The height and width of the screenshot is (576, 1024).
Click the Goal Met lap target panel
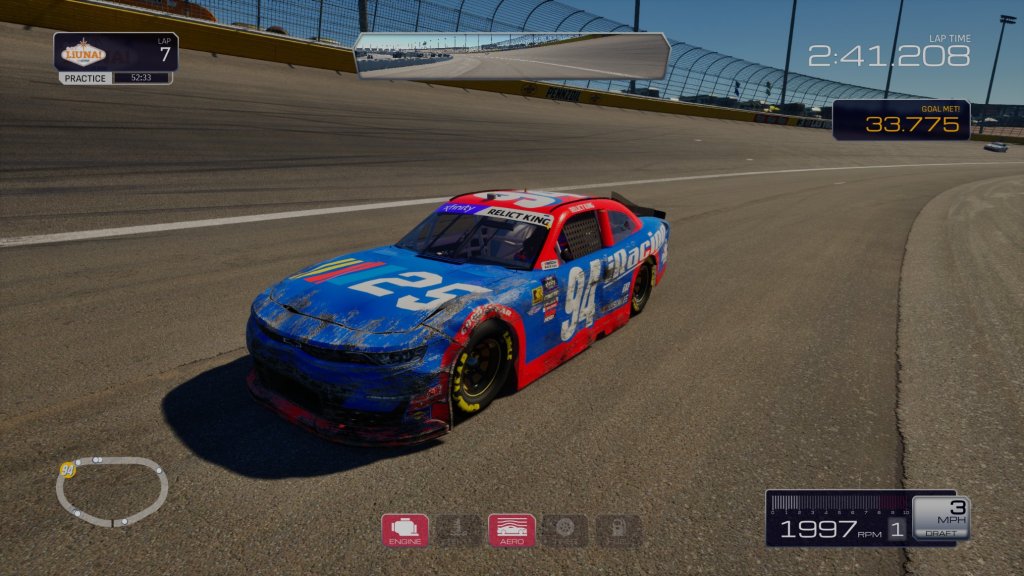[x=900, y=120]
